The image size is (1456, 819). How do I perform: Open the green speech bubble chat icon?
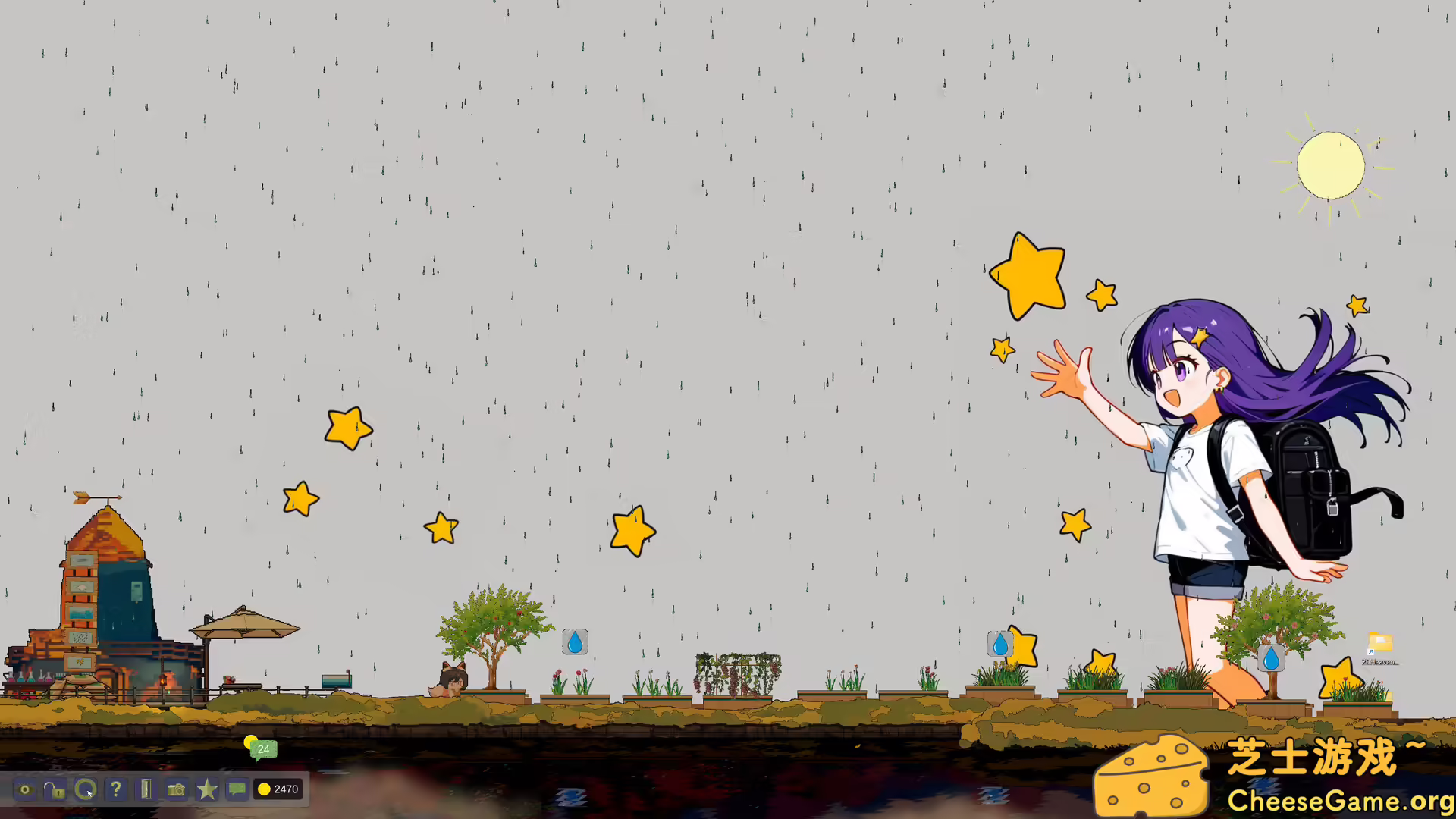(237, 789)
